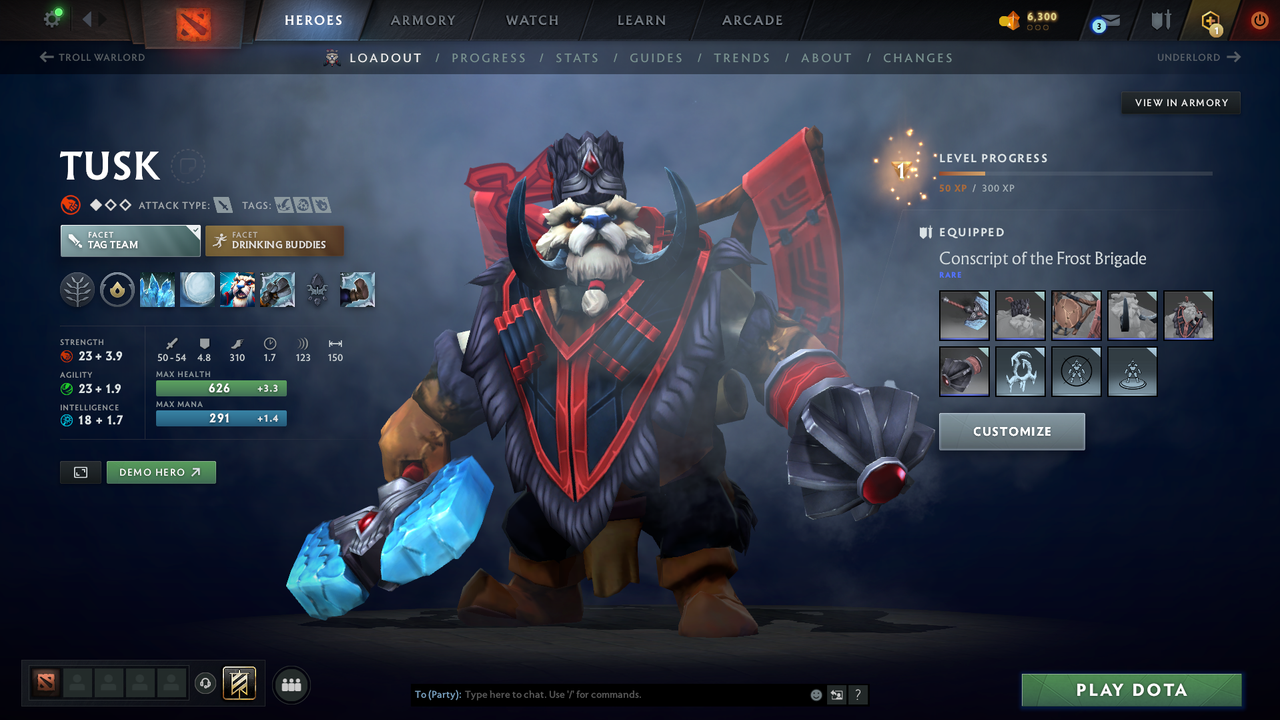Screen dimensions: 1280x720
Task: Open the Stats section
Action: pyautogui.click(x=577, y=57)
